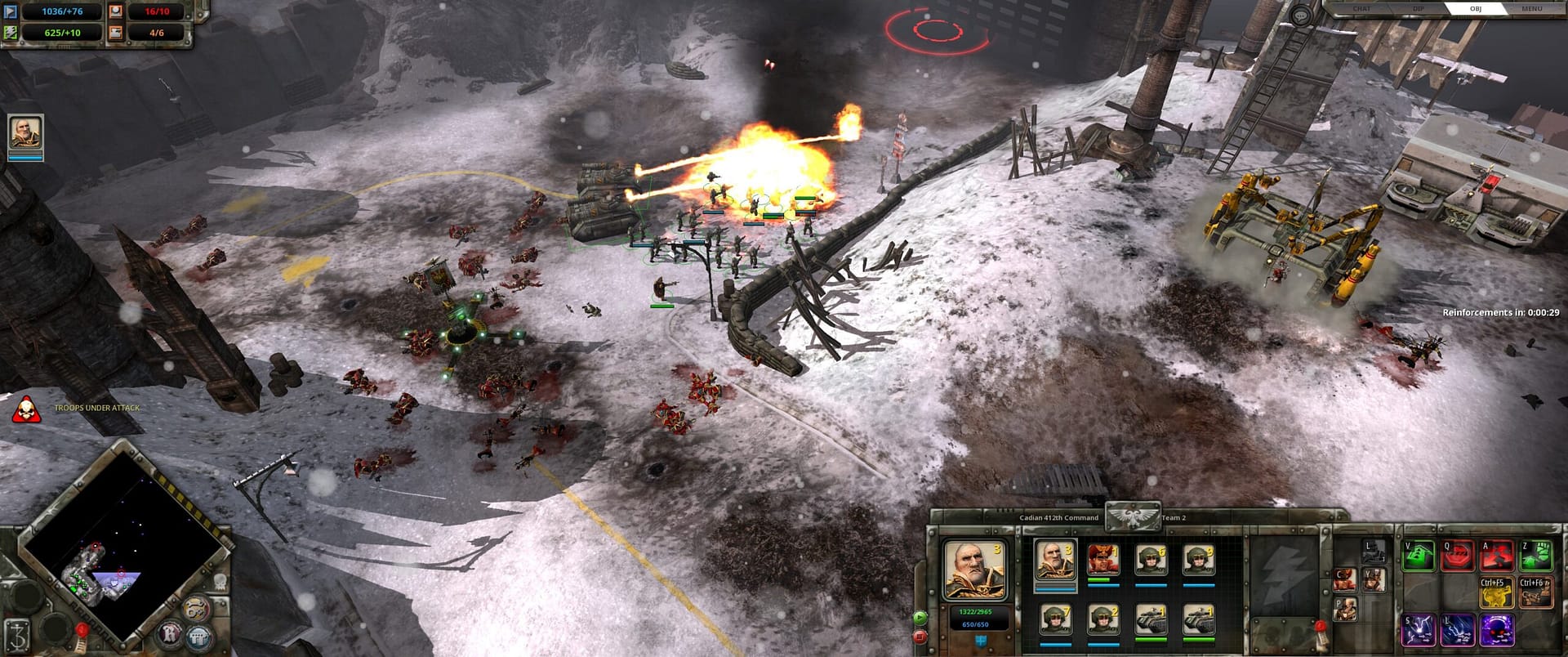Use the Z green melee stance icon

tap(1535, 555)
